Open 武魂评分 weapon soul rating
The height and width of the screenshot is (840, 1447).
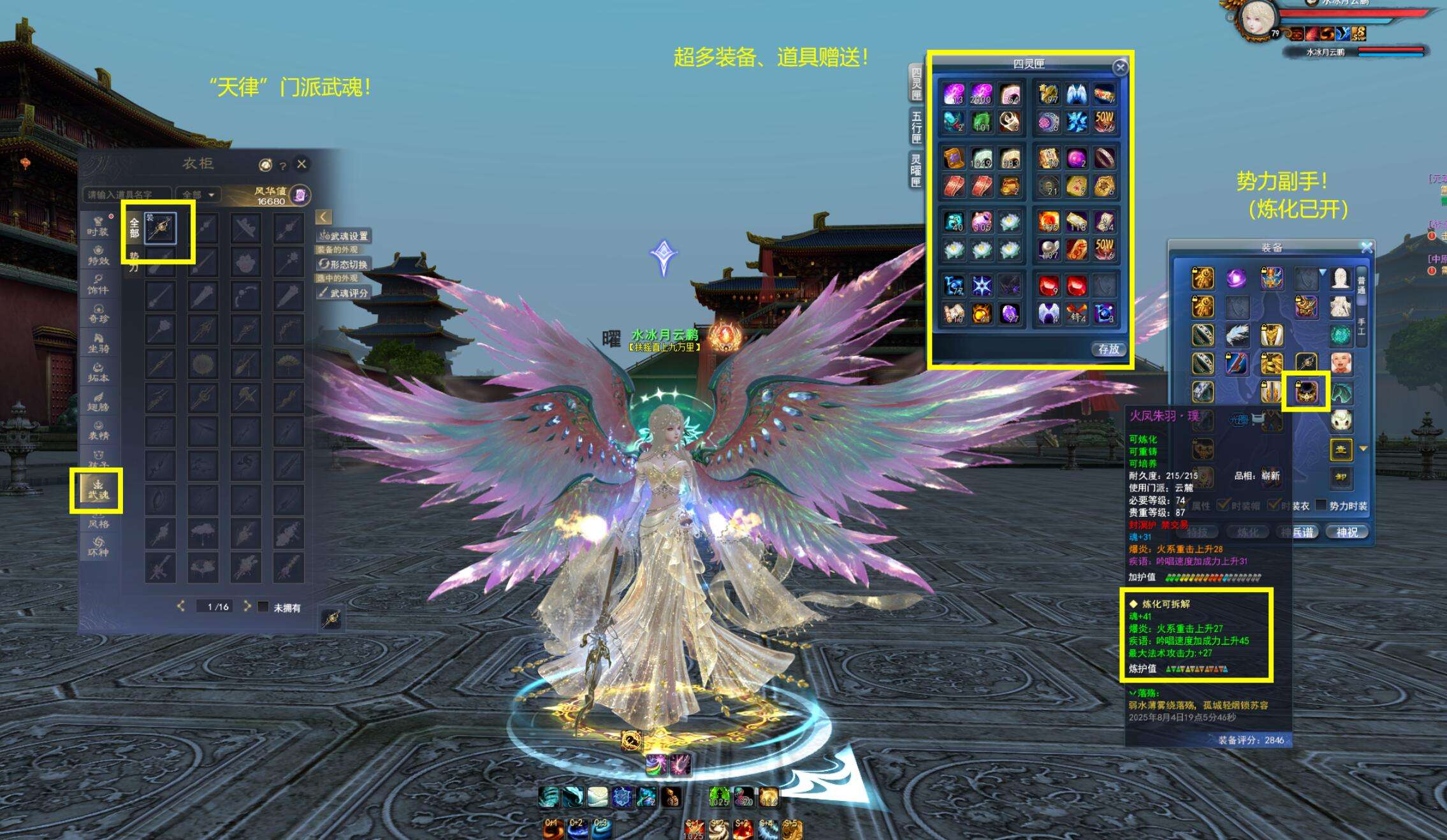click(x=344, y=293)
